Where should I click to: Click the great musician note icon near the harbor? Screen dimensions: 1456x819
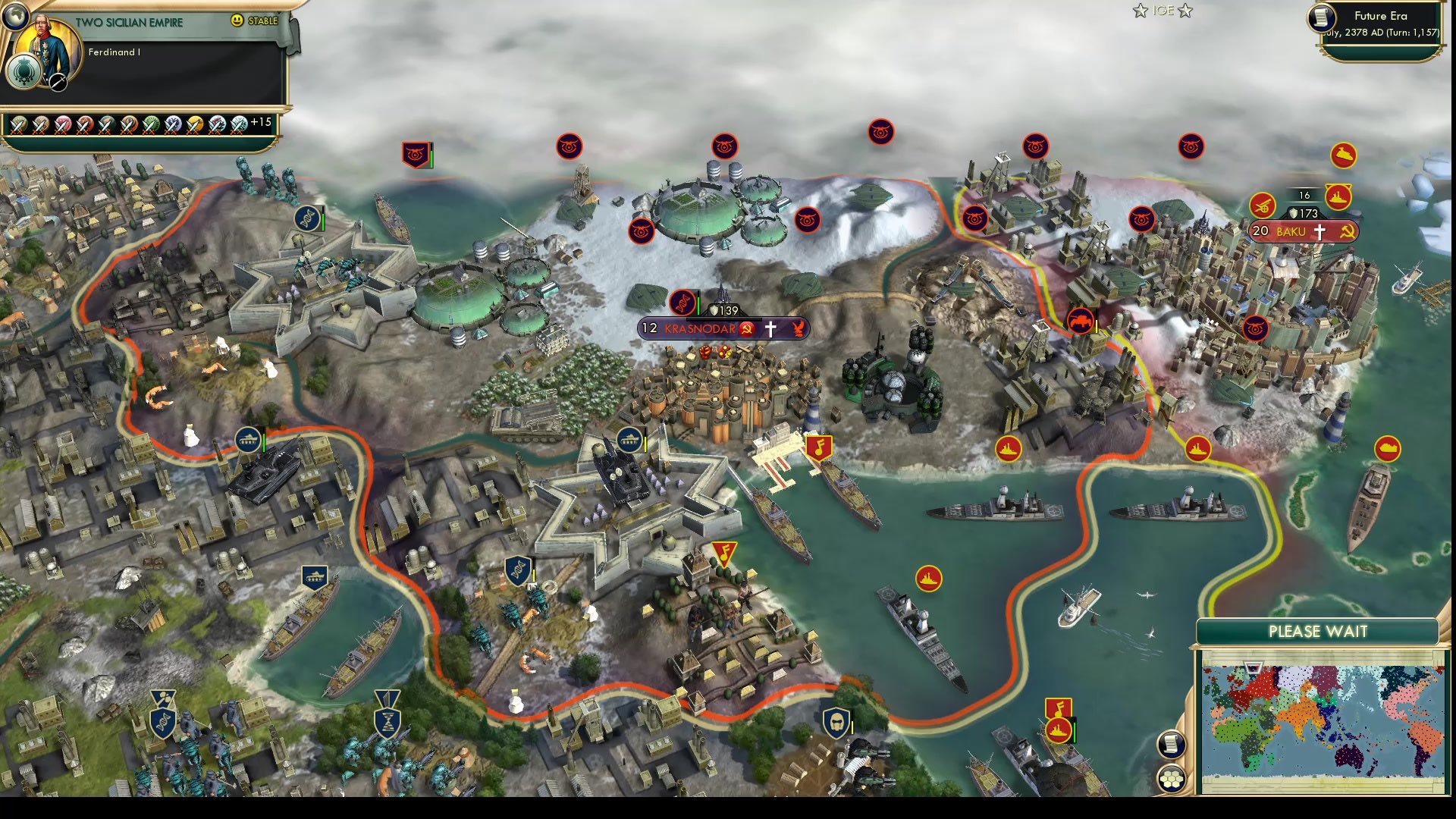821,445
